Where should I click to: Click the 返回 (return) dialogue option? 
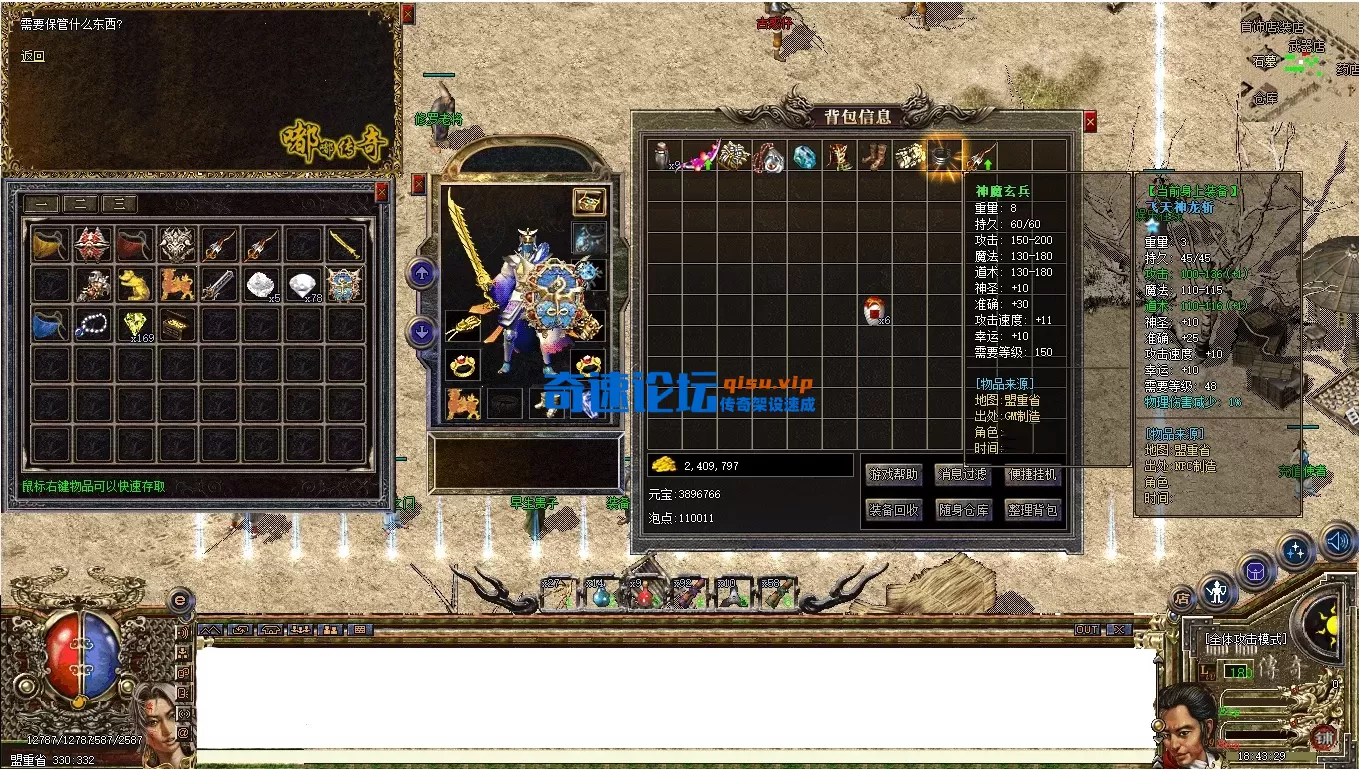point(33,57)
